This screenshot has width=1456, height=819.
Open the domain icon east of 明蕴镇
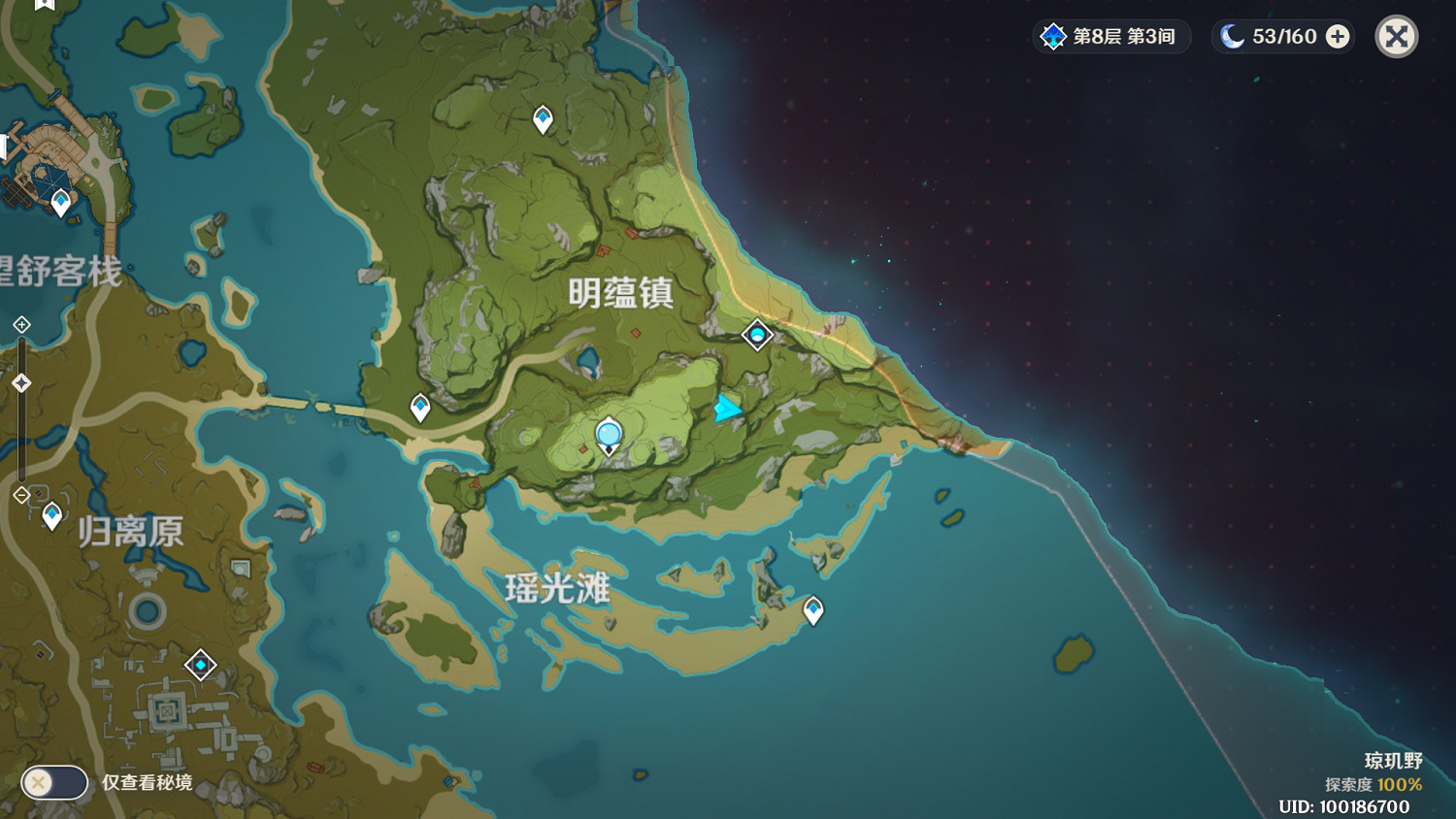pyautogui.click(x=756, y=333)
